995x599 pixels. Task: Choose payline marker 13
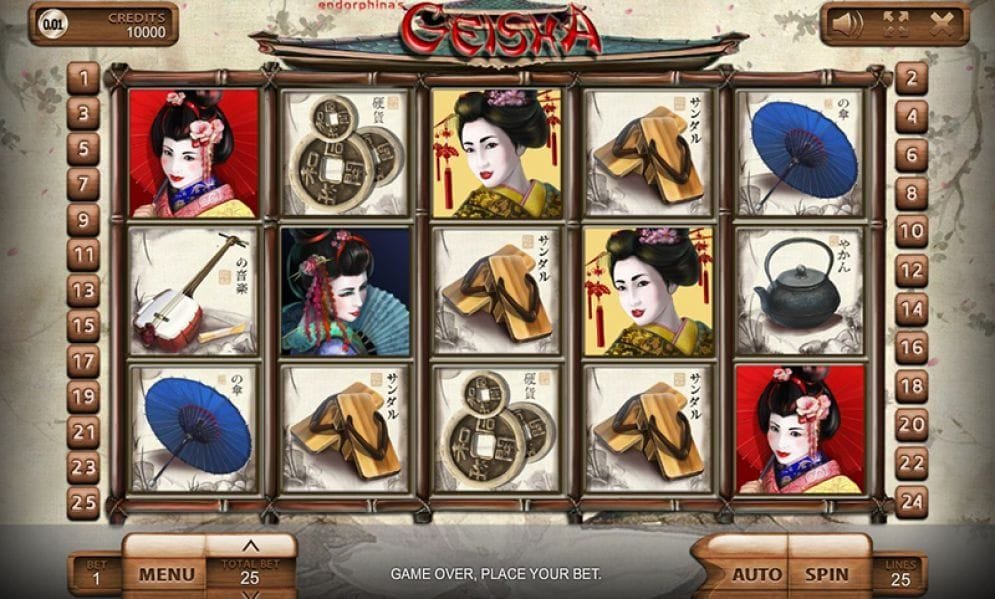83,290
